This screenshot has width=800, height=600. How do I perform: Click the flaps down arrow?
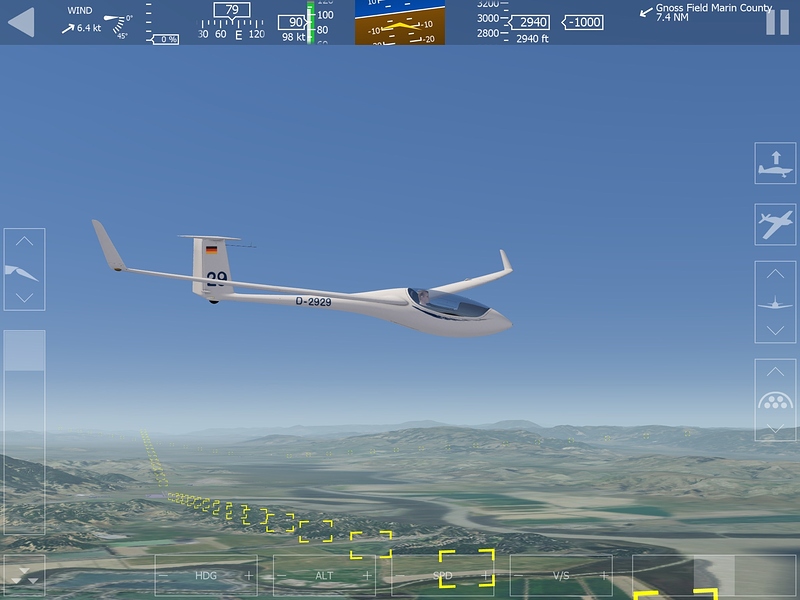(24, 297)
